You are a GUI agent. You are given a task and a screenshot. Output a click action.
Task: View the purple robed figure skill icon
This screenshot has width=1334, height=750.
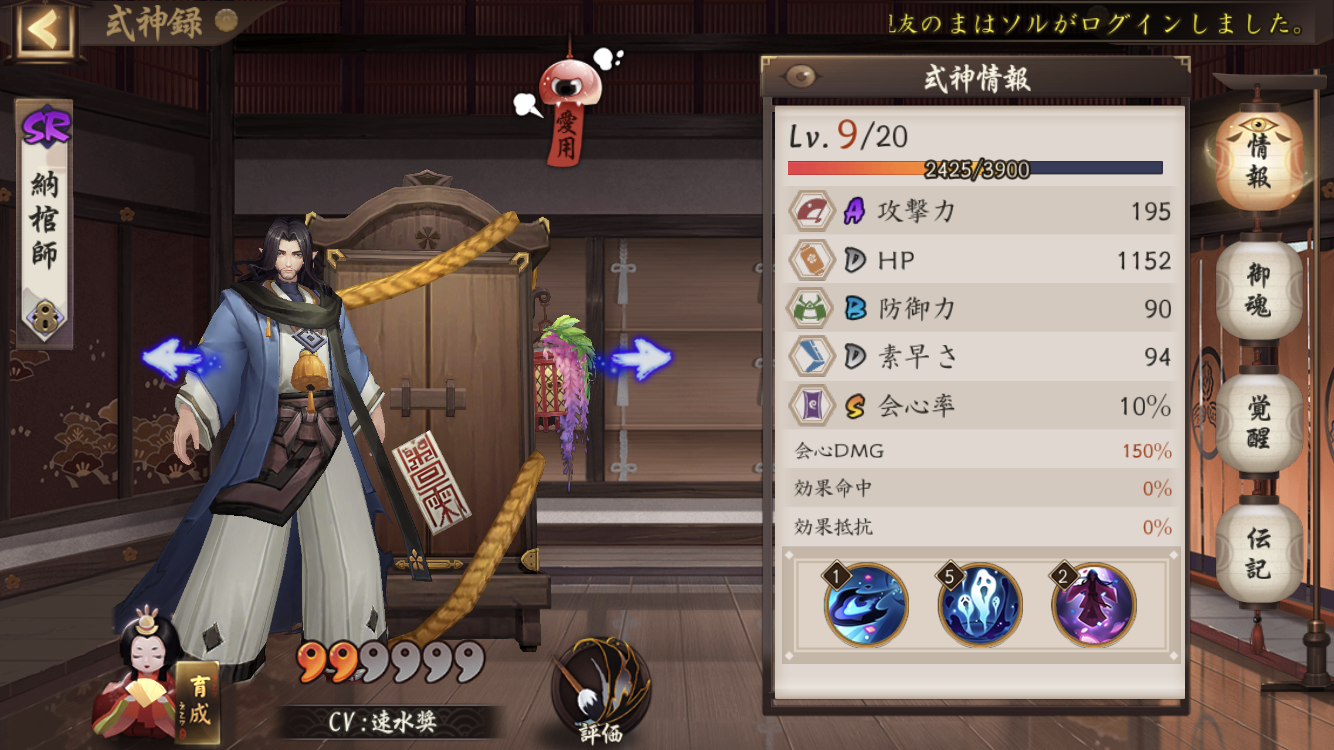point(1094,604)
